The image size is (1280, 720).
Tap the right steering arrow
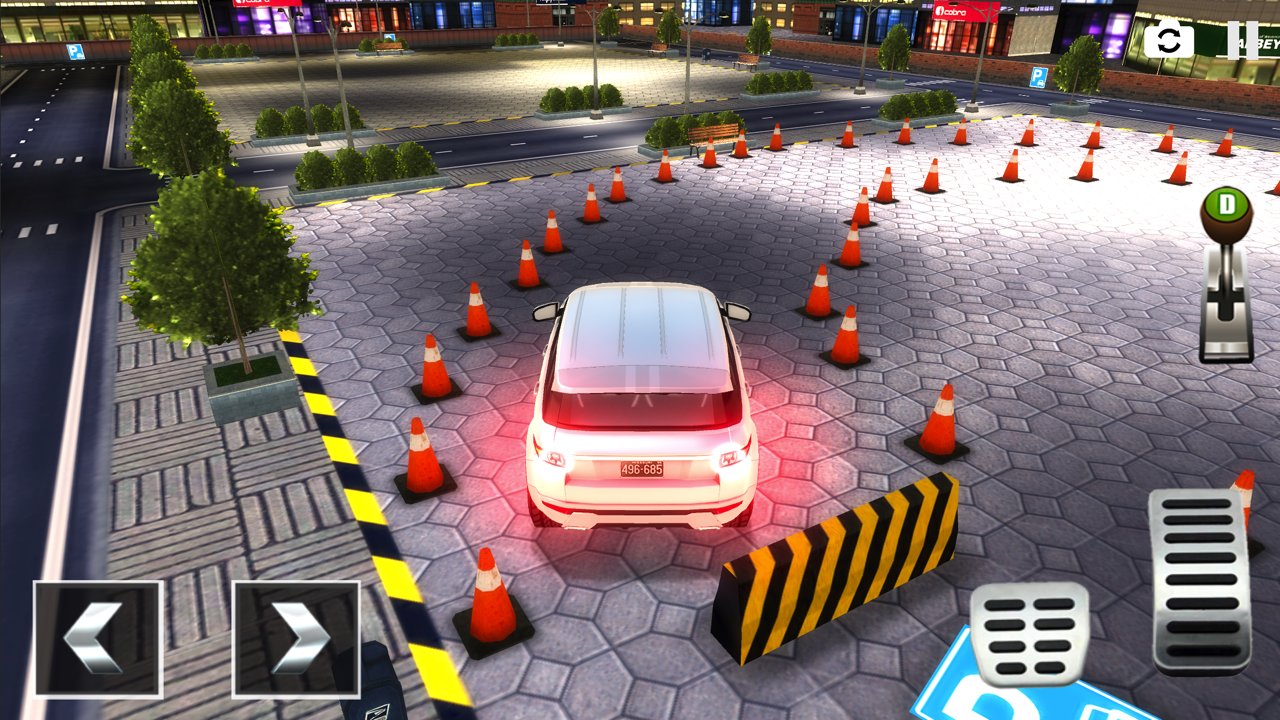click(295, 640)
